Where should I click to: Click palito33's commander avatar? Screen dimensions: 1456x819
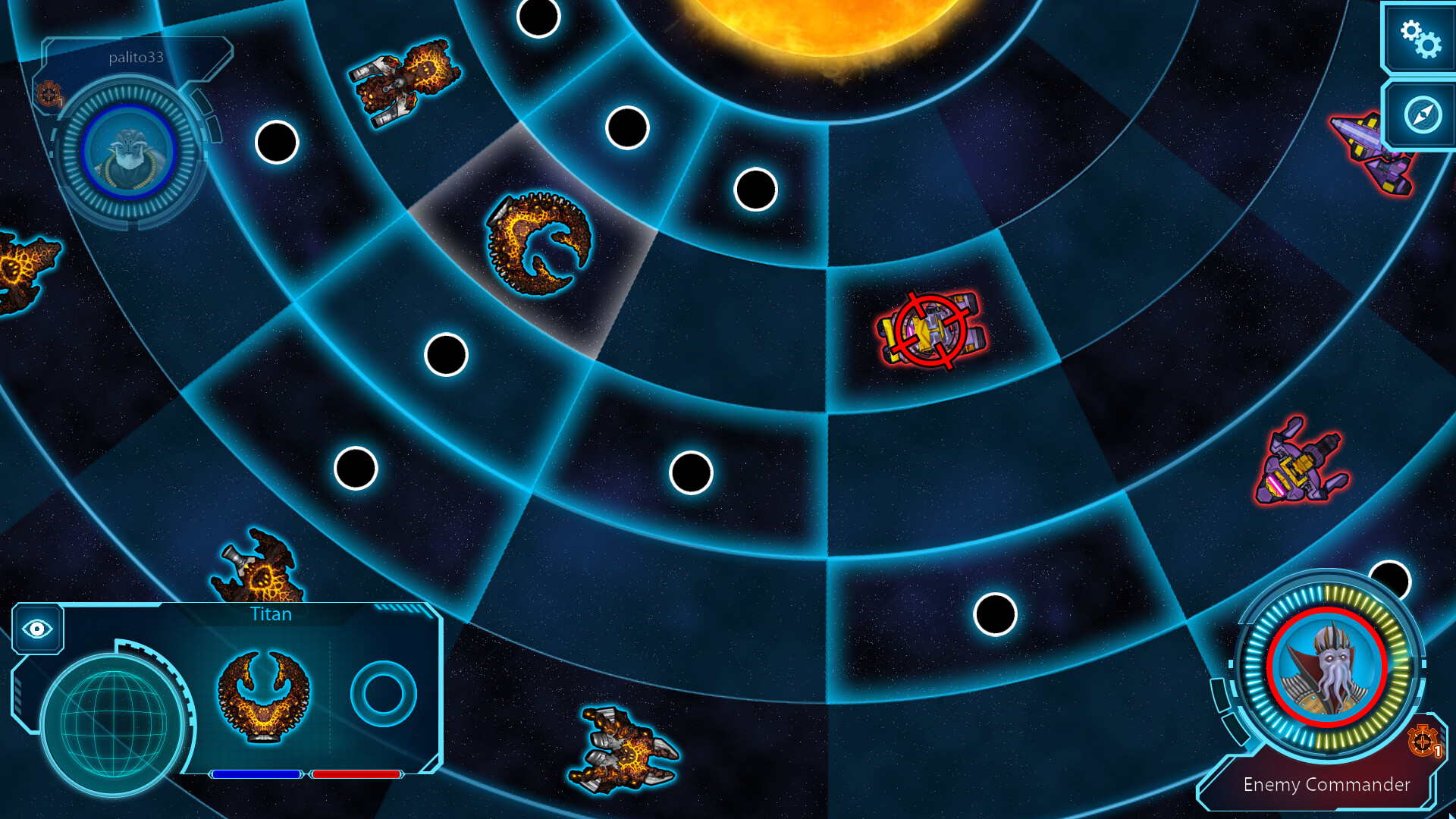click(x=130, y=152)
